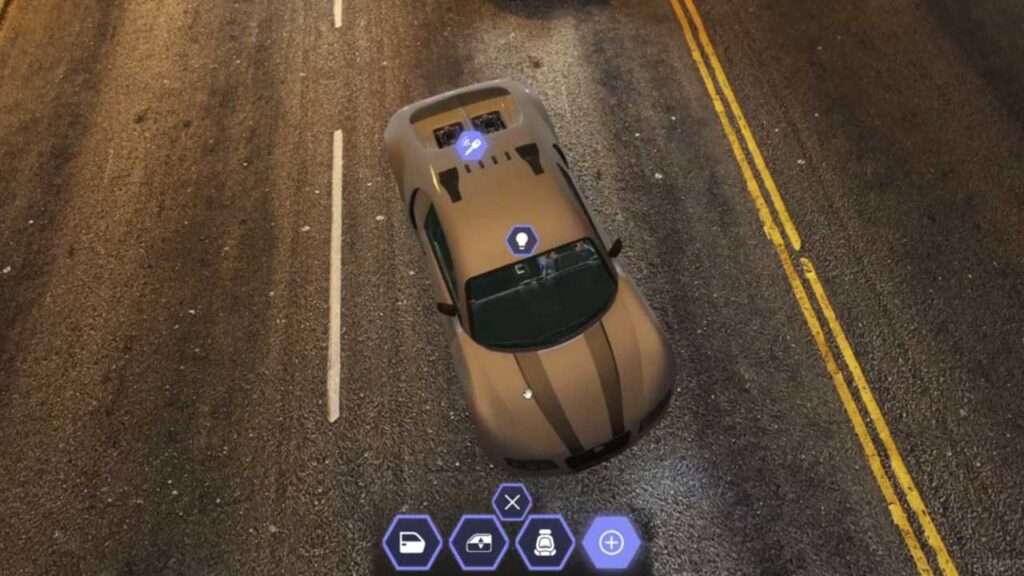Choose the car seat icon
This screenshot has width=1024, height=576.
[x=545, y=543]
